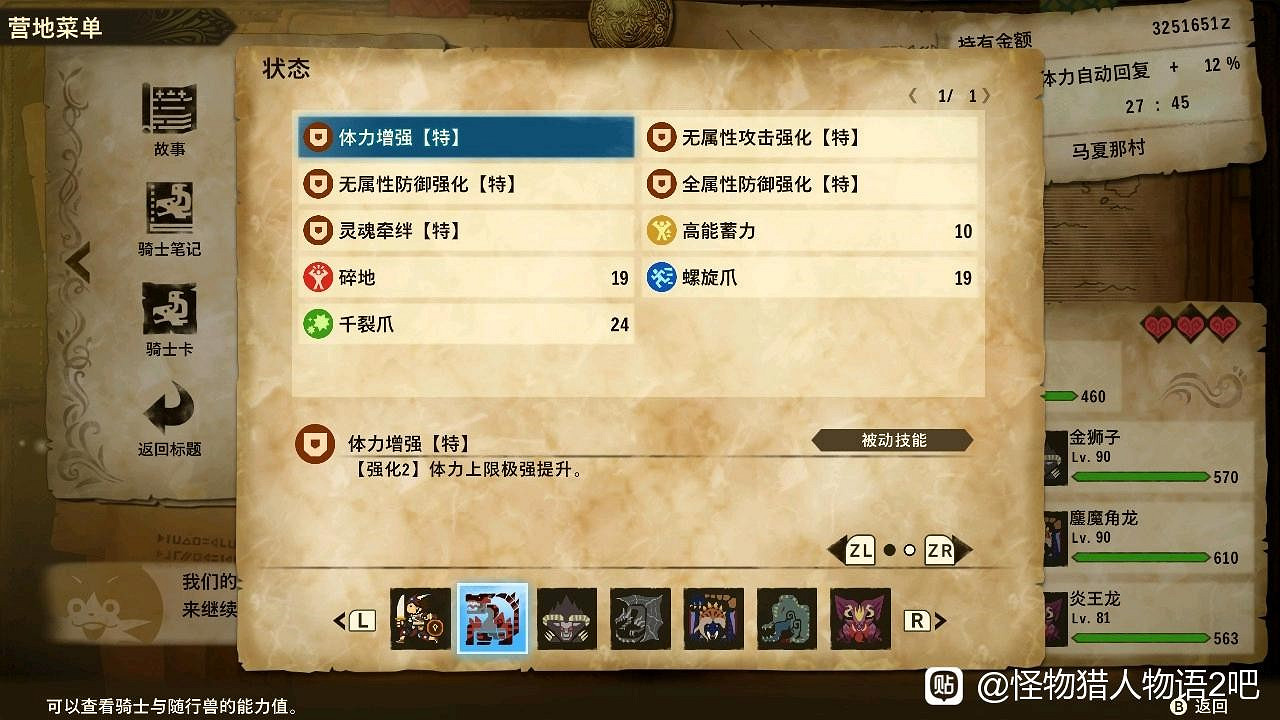Click the 千裂爪 green skill icon
This screenshot has height=720, width=1280.
(x=318, y=324)
